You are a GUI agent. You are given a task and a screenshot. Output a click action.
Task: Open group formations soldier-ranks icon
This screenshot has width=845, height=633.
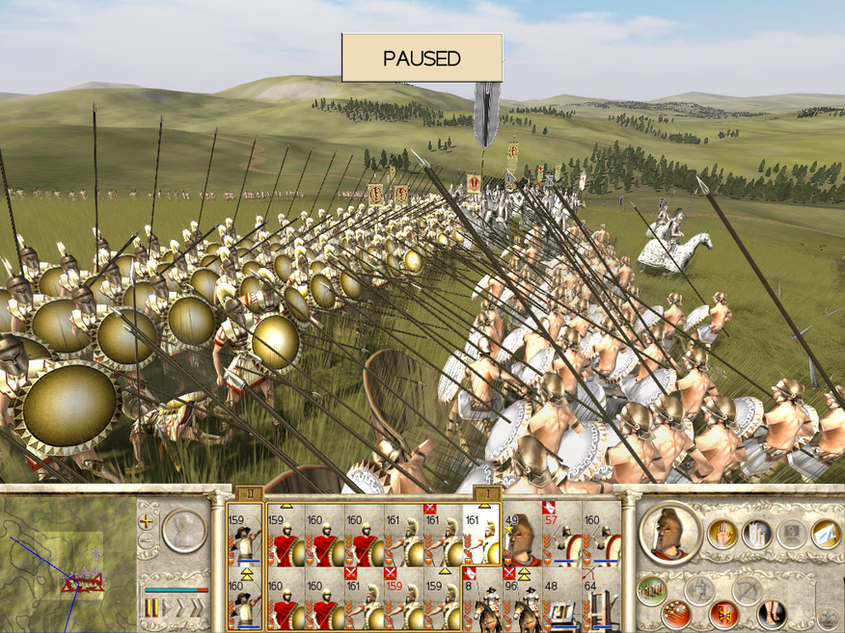[x=652, y=589]
